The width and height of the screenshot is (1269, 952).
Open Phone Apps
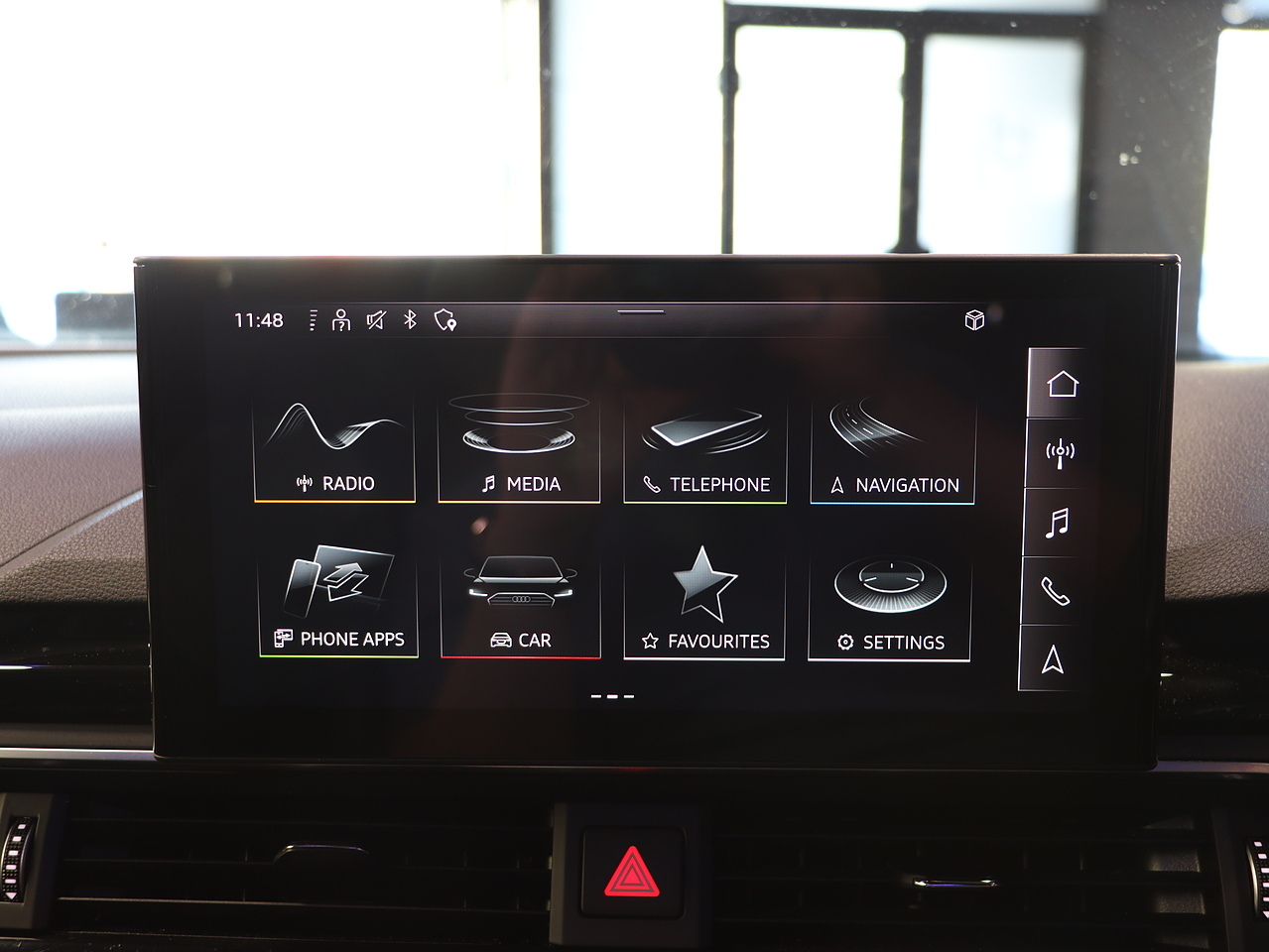tap(337, 603)
